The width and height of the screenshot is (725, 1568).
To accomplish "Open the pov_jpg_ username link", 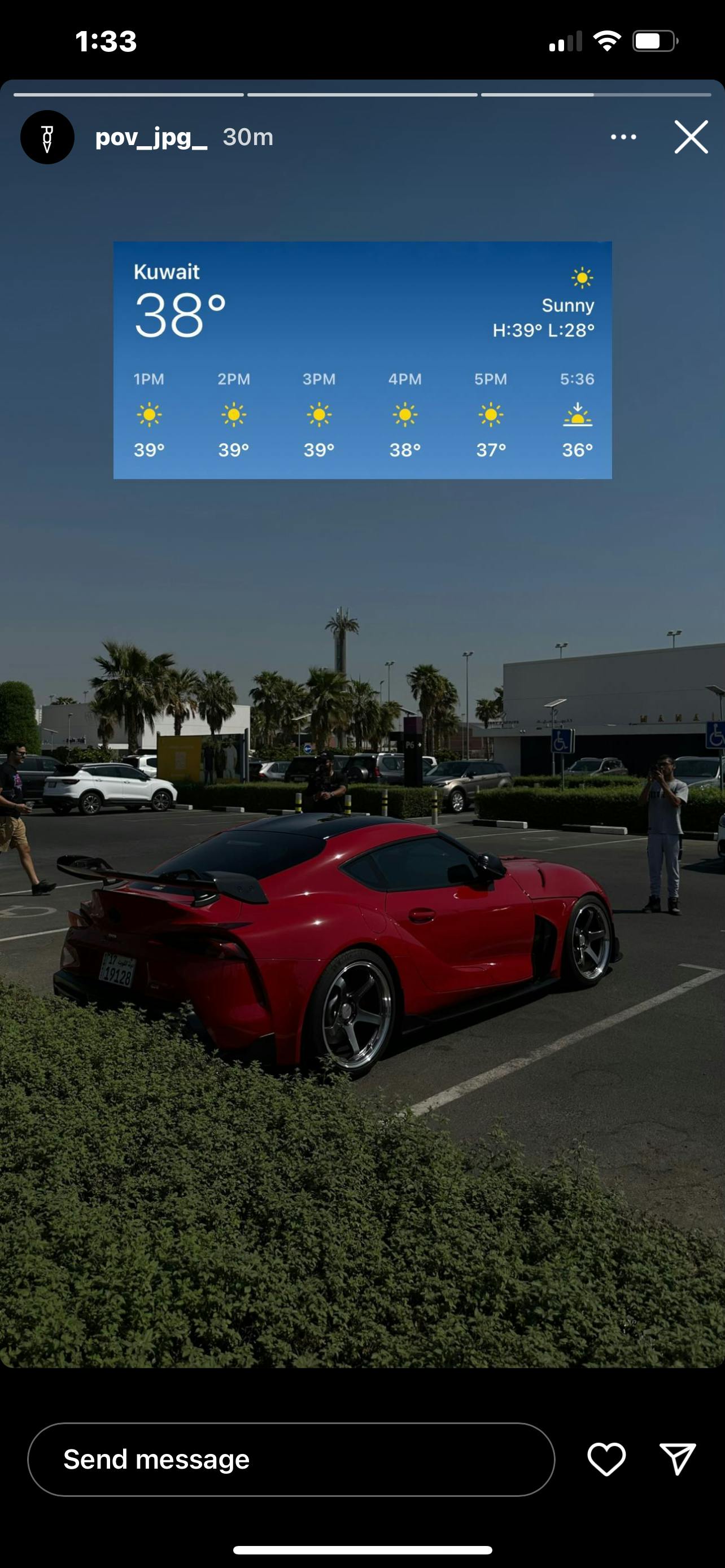I will pyautogui.click(x=151, y=138).
